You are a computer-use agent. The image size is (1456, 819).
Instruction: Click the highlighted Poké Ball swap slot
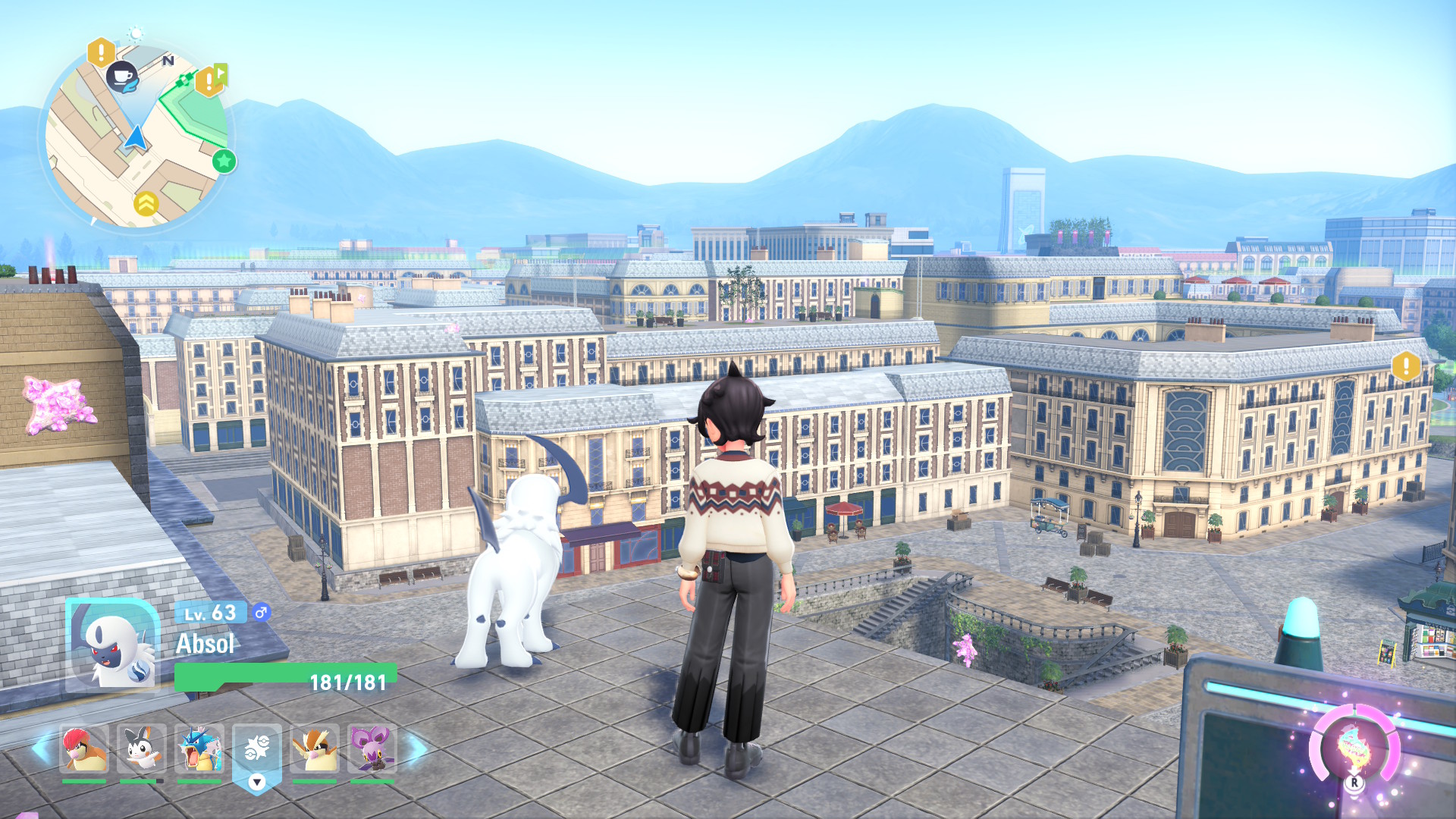pos(257,751)
